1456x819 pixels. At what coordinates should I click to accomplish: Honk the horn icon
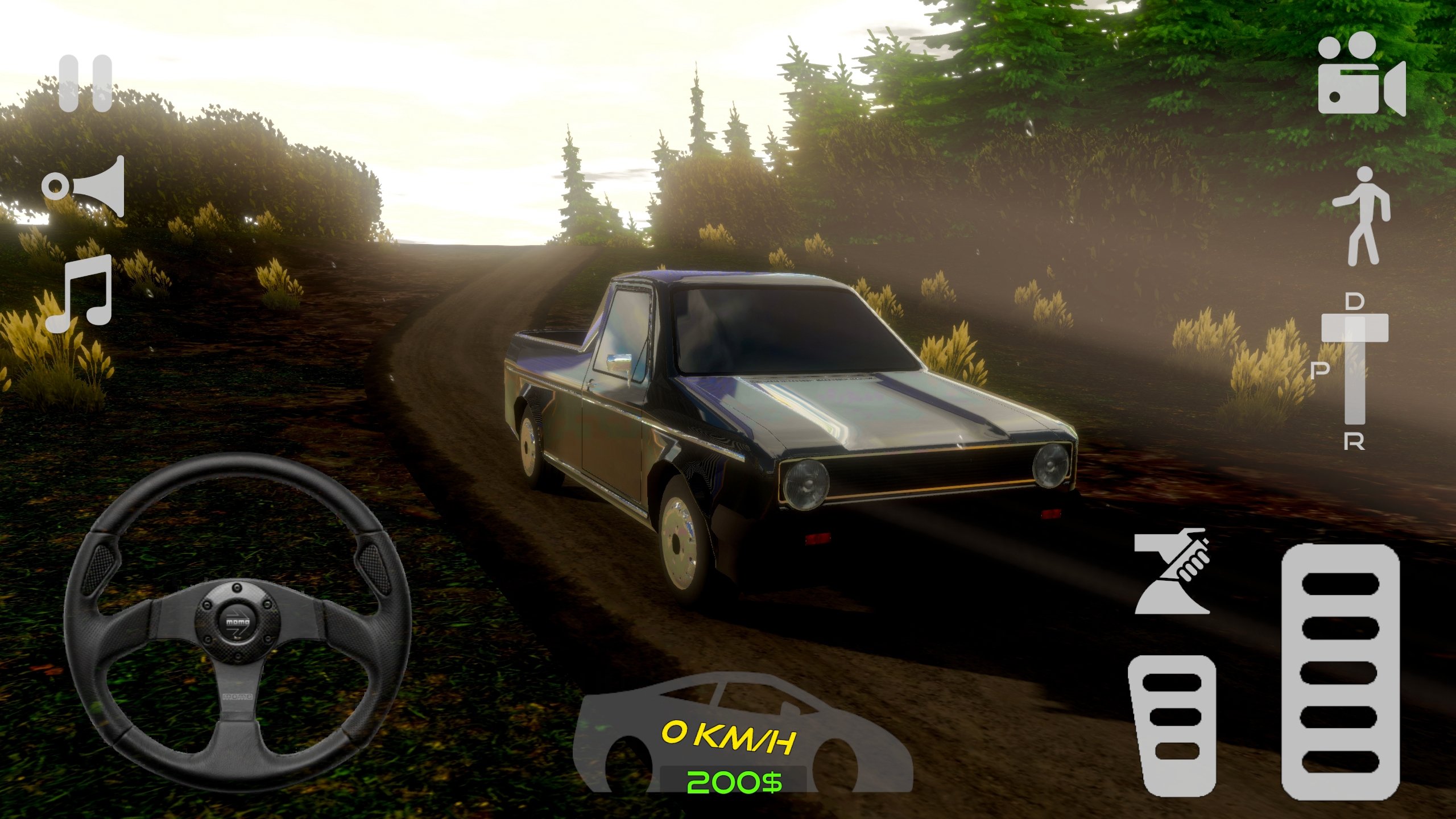(x=85, y=186)
